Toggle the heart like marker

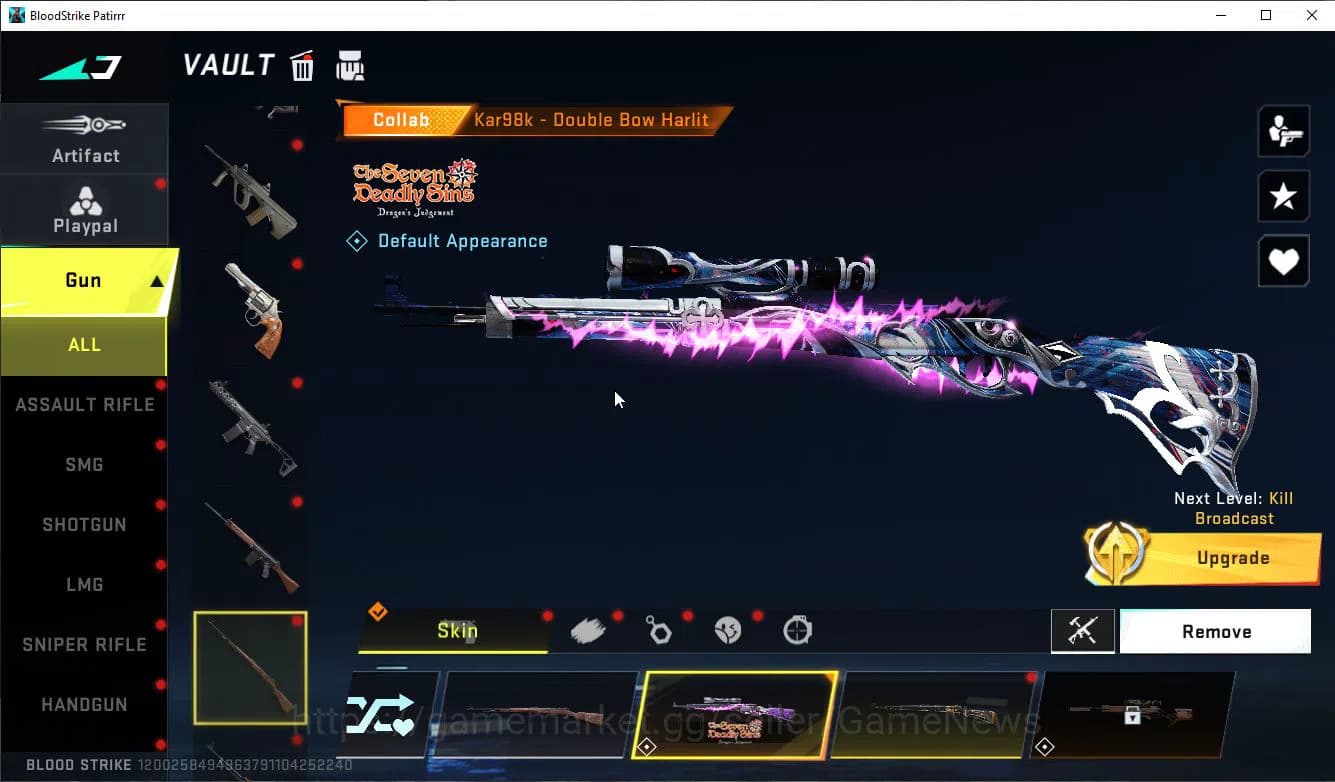1283,261
